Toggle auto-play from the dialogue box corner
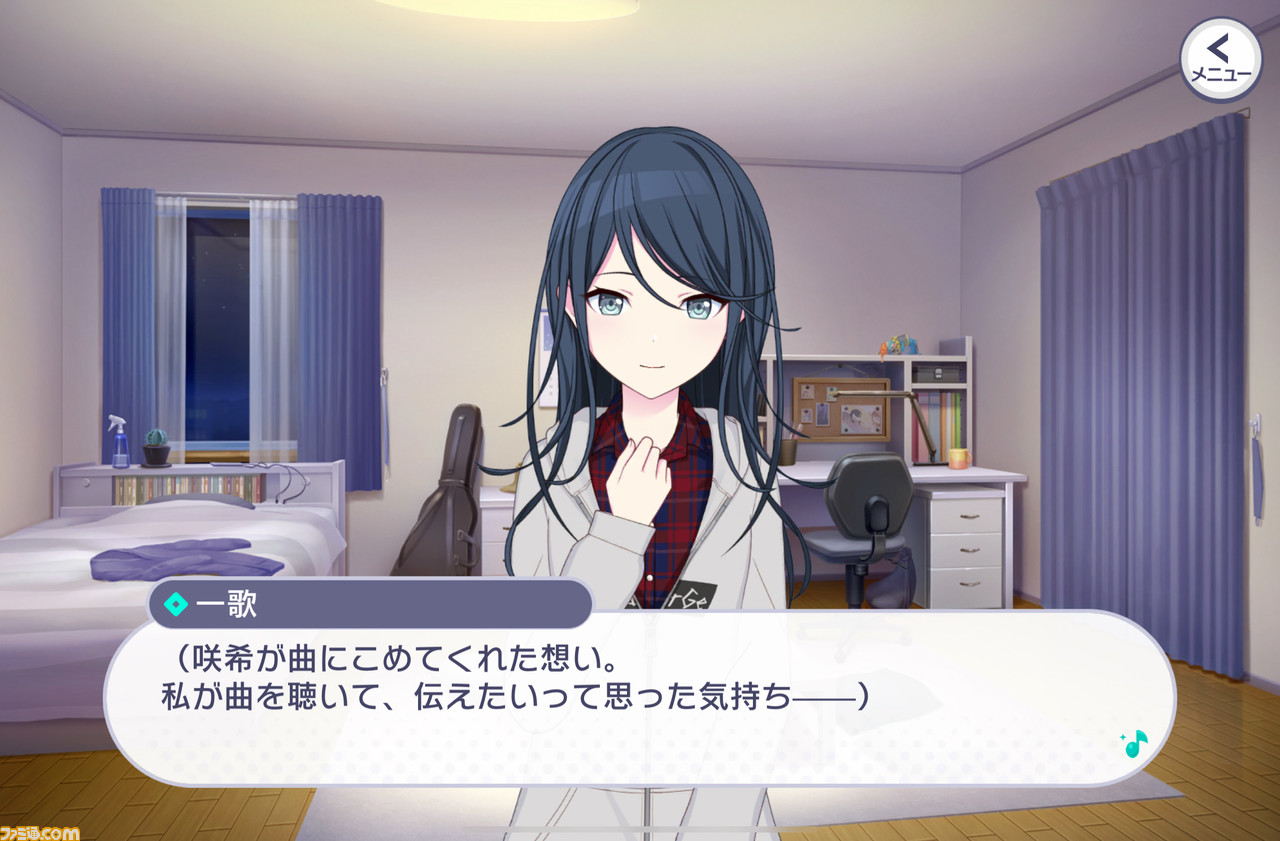Screen dimensions: 1280x841 (x=1135, y=742)
